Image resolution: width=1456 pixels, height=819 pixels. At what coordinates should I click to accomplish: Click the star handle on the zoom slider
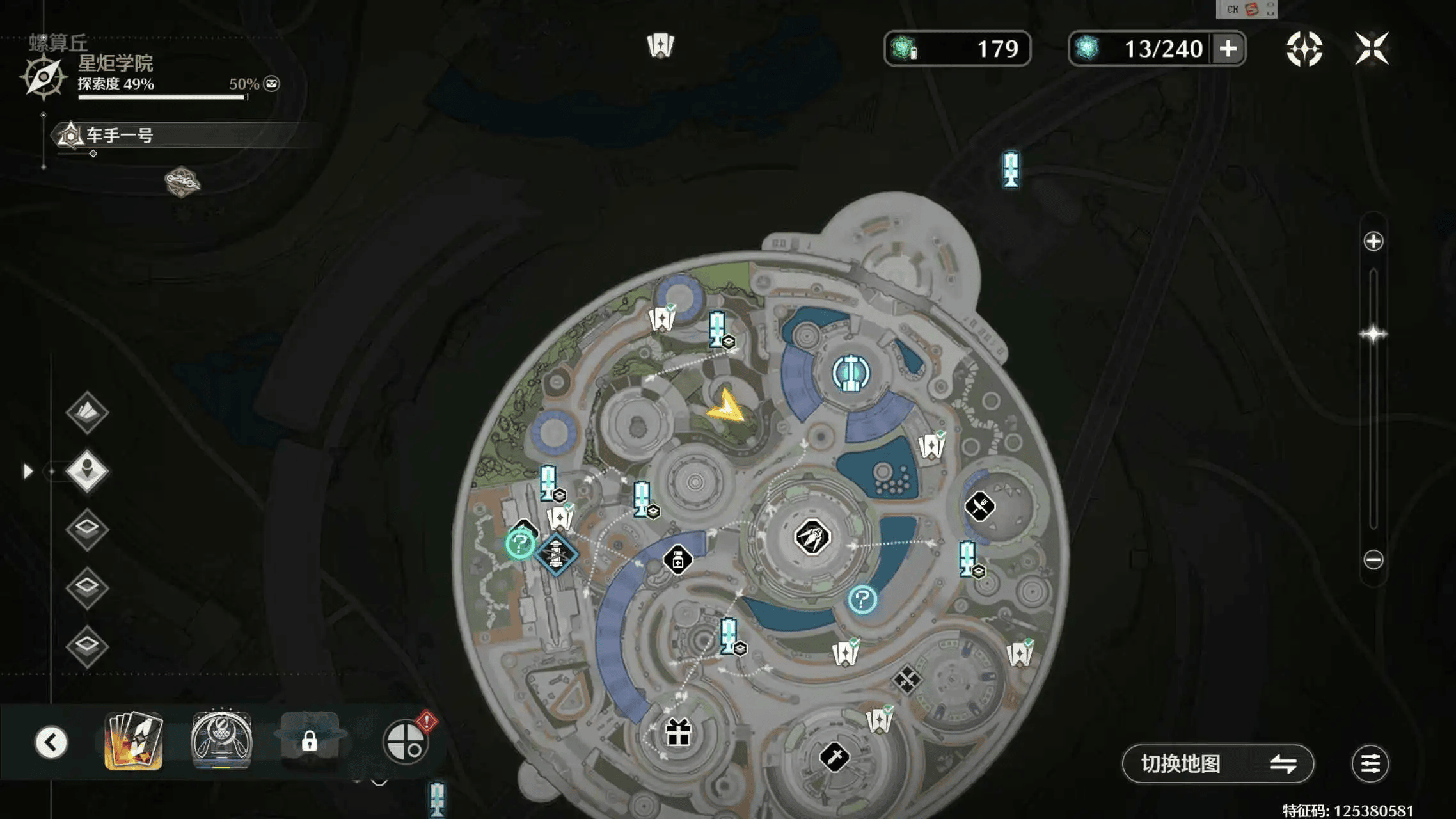pos(1373,334)
